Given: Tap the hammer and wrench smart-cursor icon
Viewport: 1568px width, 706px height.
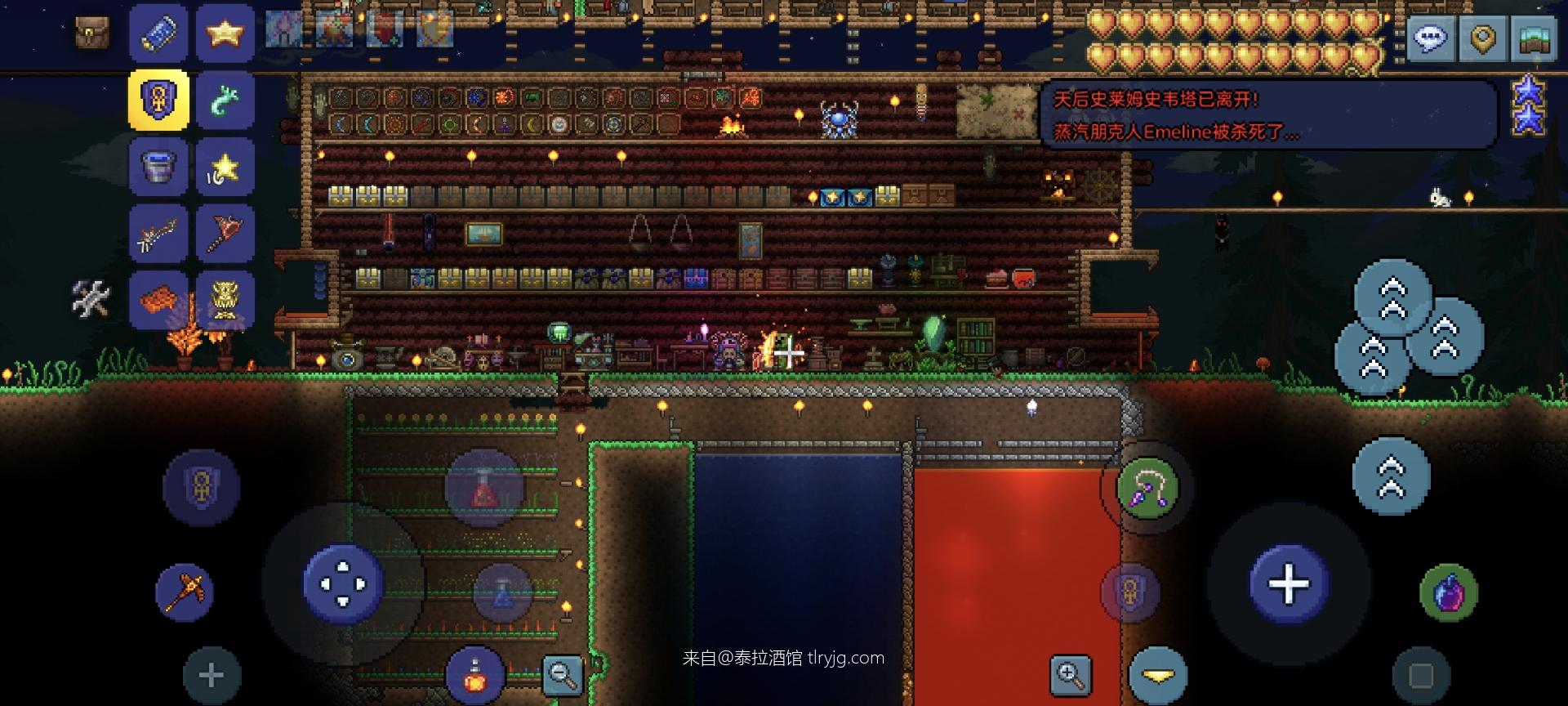Looking at the screenshot, I should (x=92, y=300).
